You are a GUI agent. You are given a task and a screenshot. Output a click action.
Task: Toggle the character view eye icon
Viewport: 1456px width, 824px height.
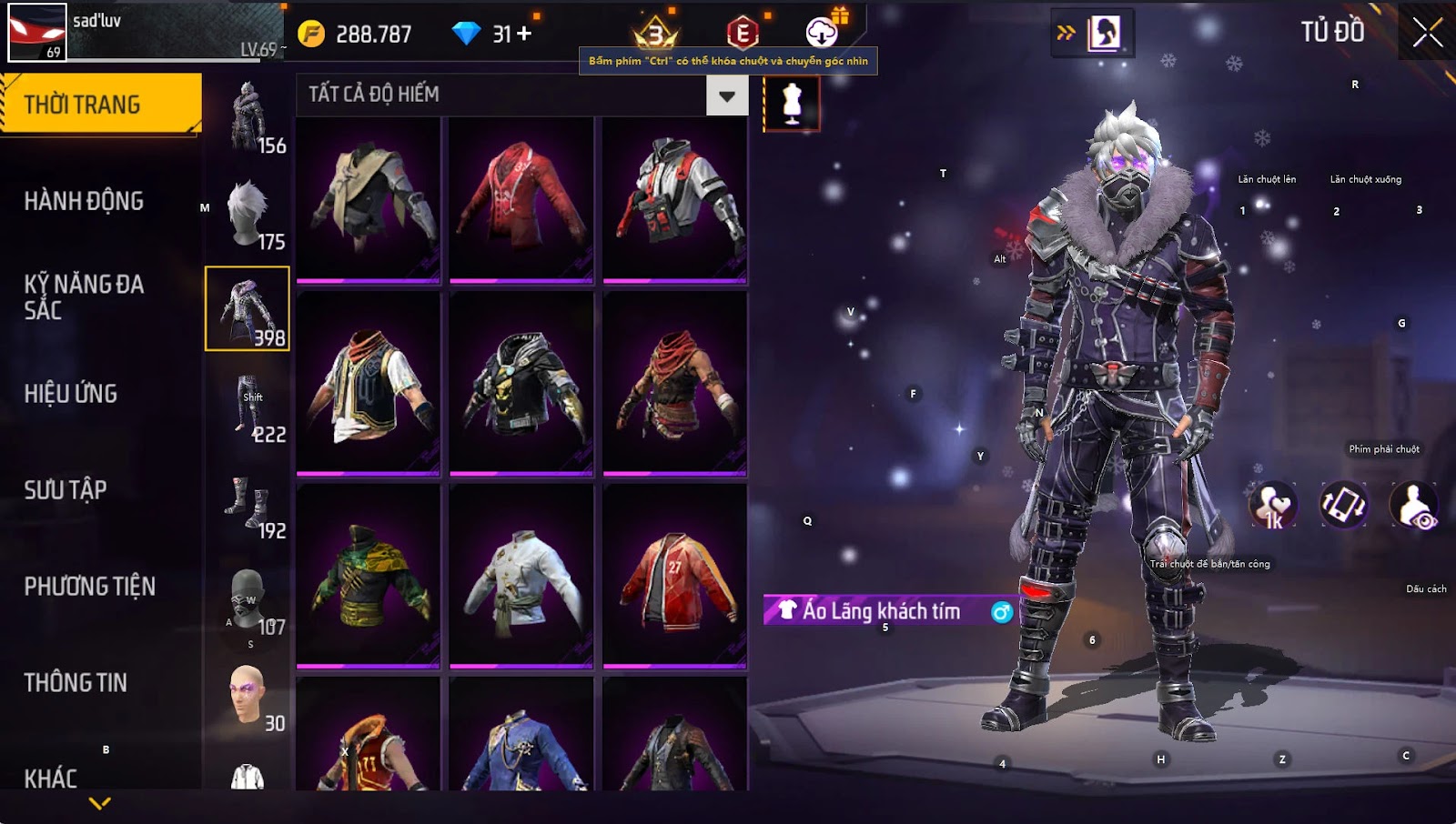[x=1414, y=506]
